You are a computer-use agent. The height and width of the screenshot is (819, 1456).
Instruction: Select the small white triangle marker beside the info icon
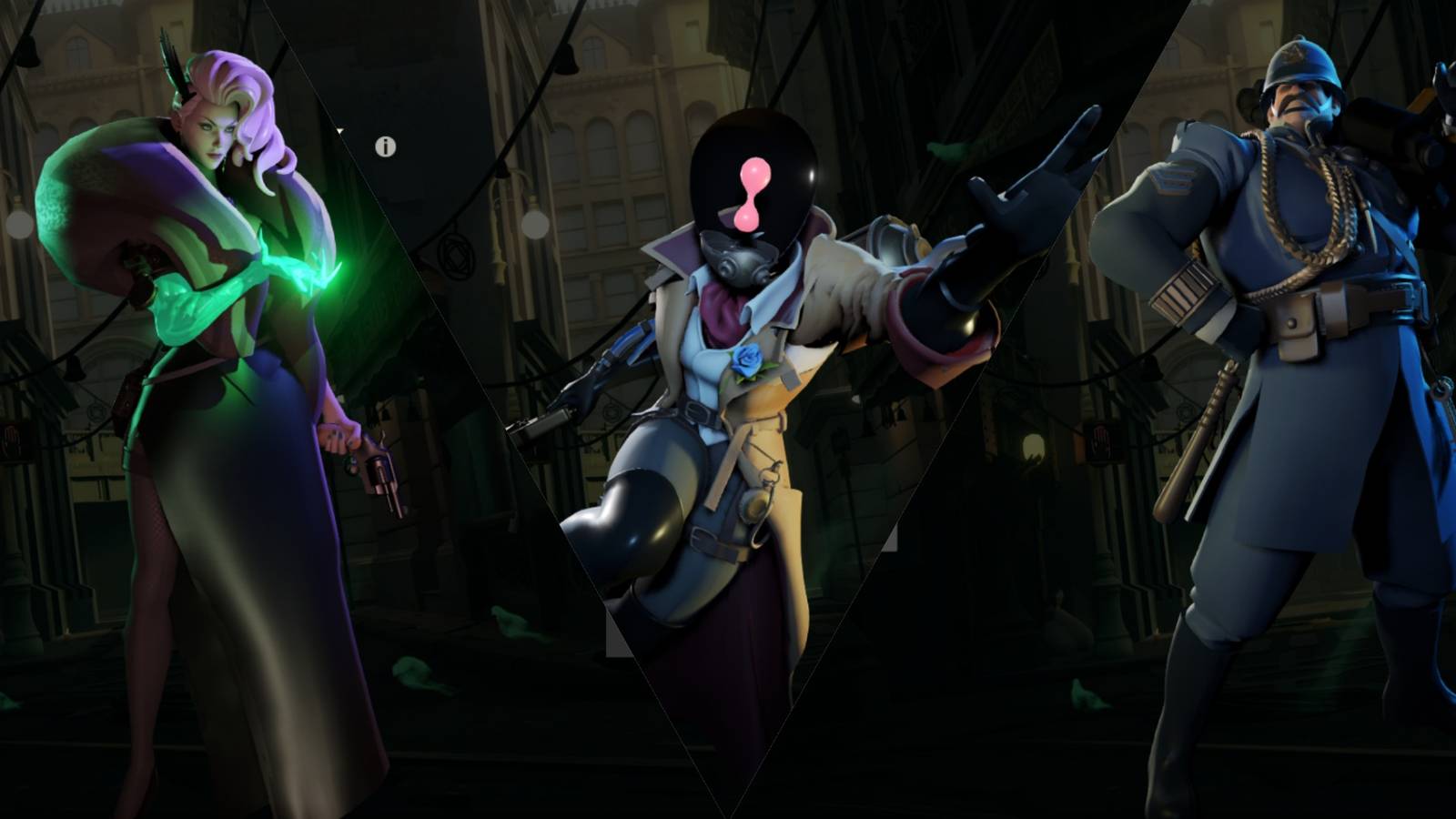tap(339, 130)
